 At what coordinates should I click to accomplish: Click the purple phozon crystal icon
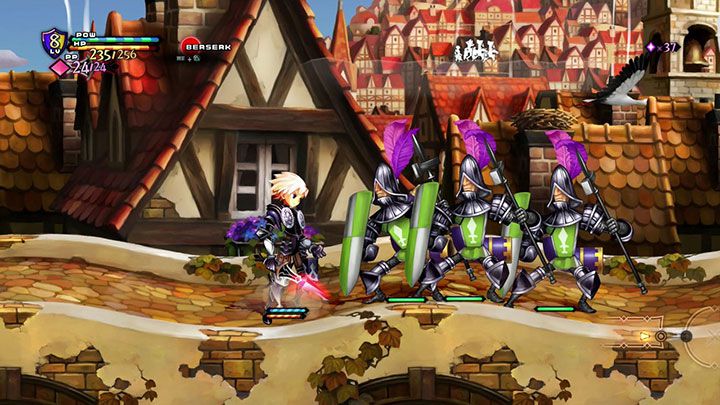click(651, 46)
